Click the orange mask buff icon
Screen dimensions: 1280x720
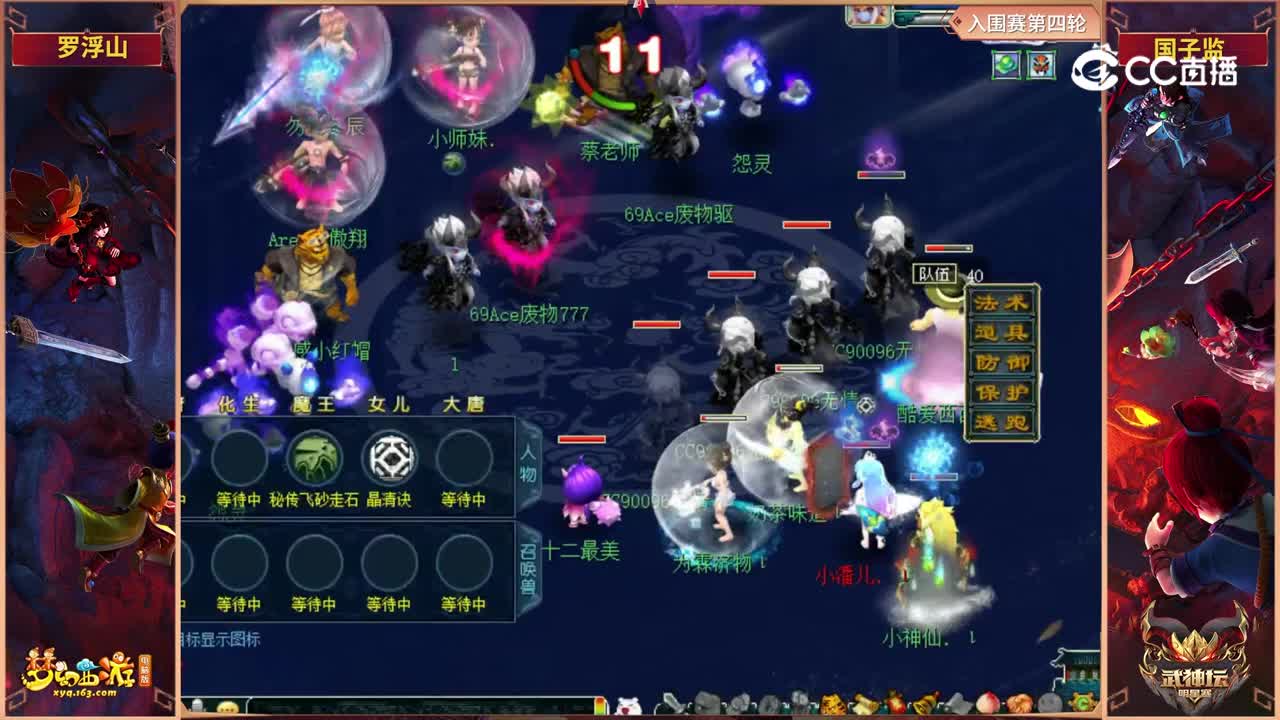coord(1039,65)
